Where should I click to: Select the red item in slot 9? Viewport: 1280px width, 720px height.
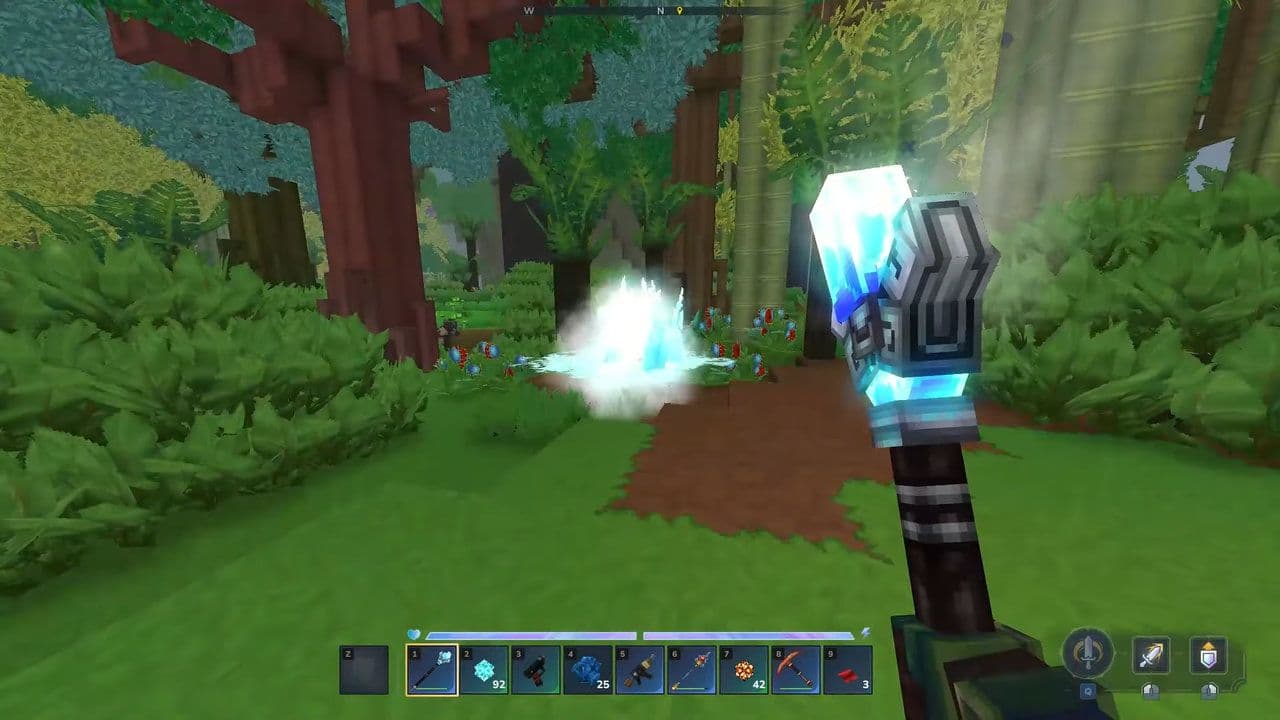point(848,668)
